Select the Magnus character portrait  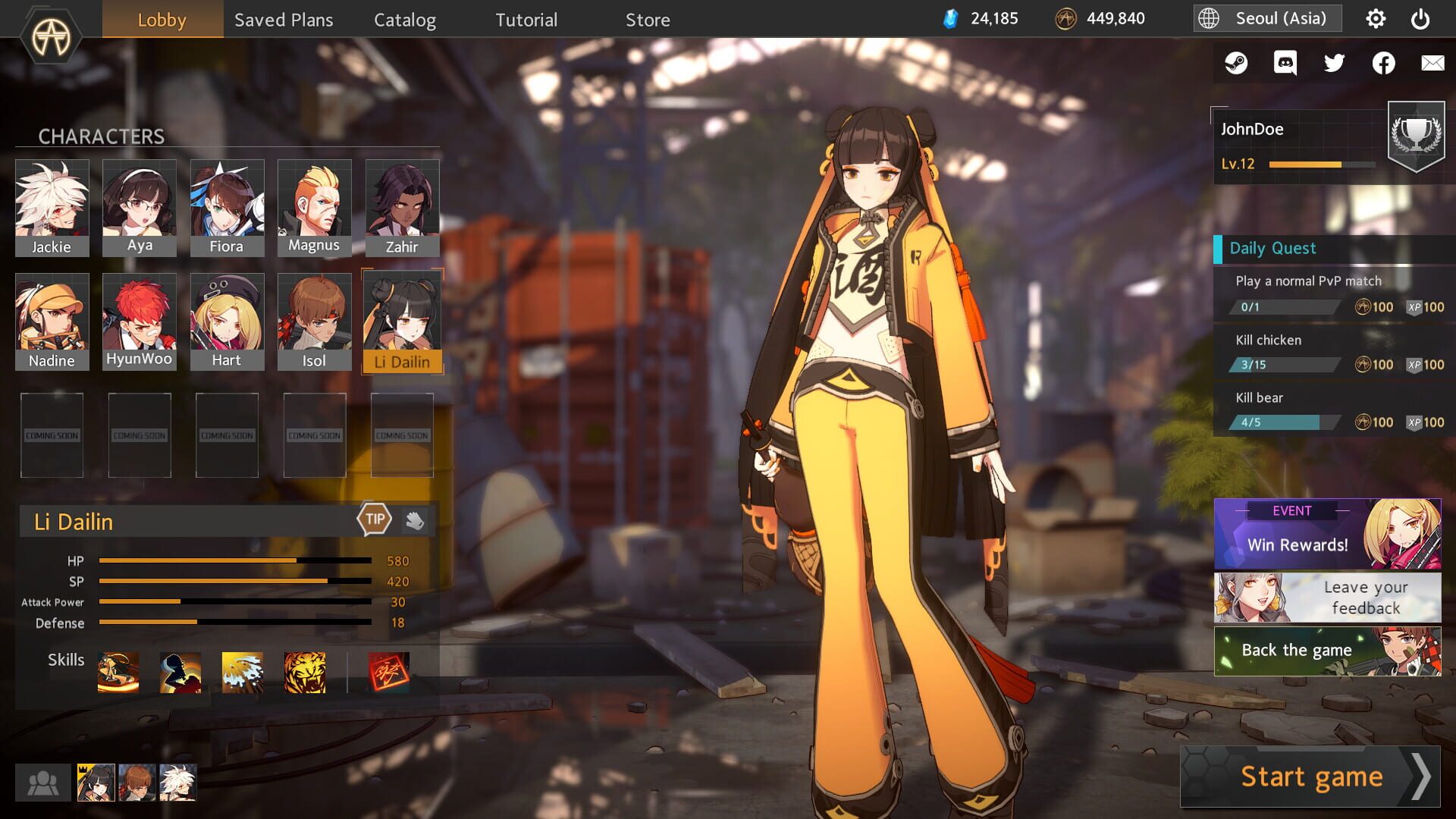point(314,201)
